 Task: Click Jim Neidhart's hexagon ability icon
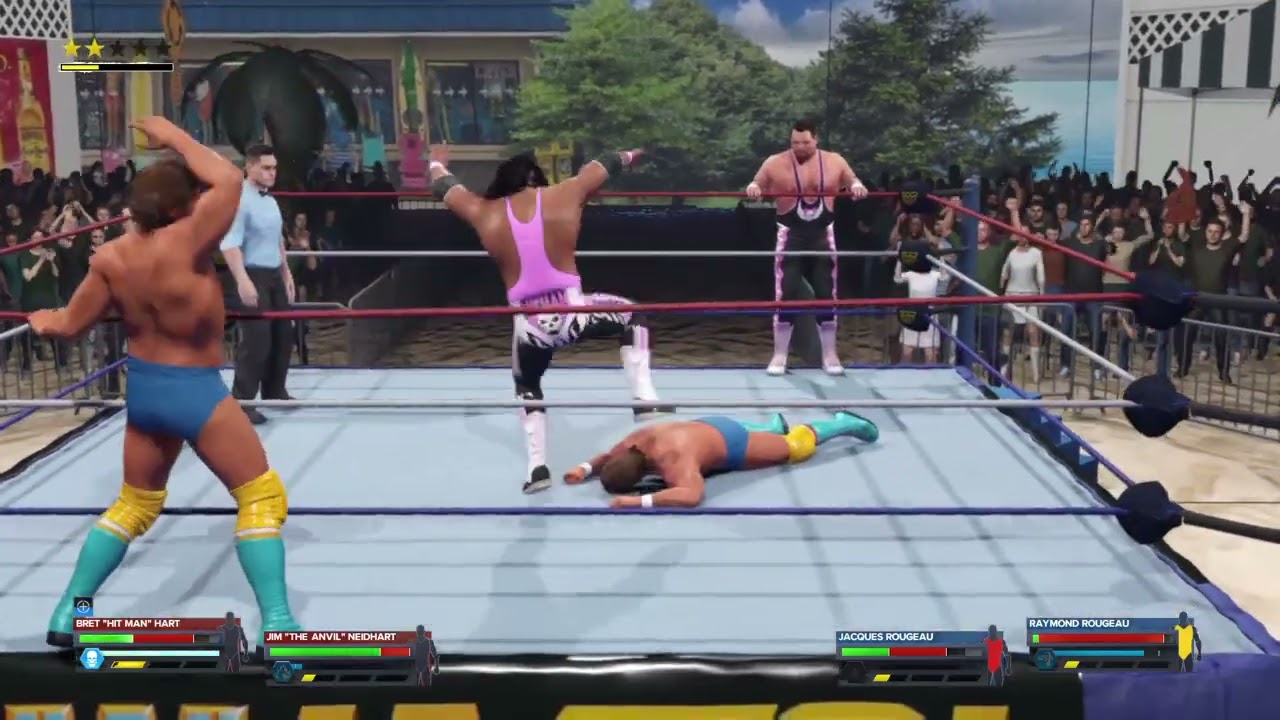[x=283, y=672]
